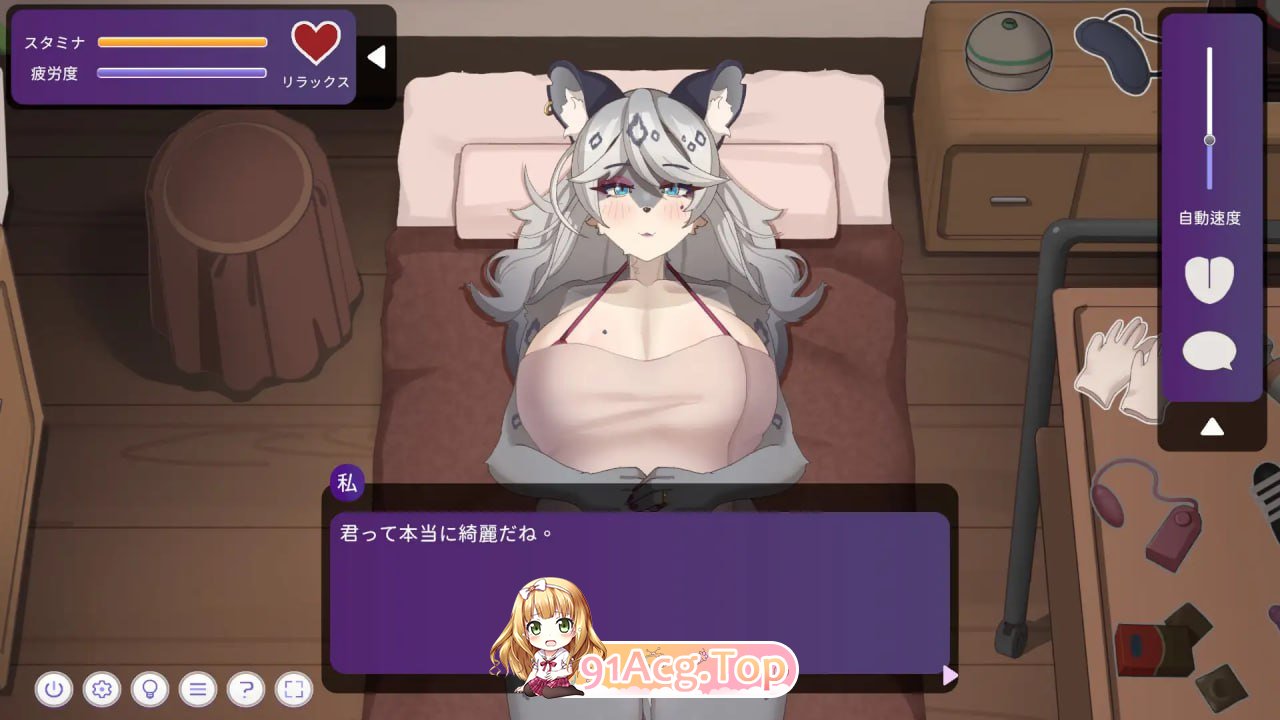Open the settings gear at bottom left

pos(103,690)
